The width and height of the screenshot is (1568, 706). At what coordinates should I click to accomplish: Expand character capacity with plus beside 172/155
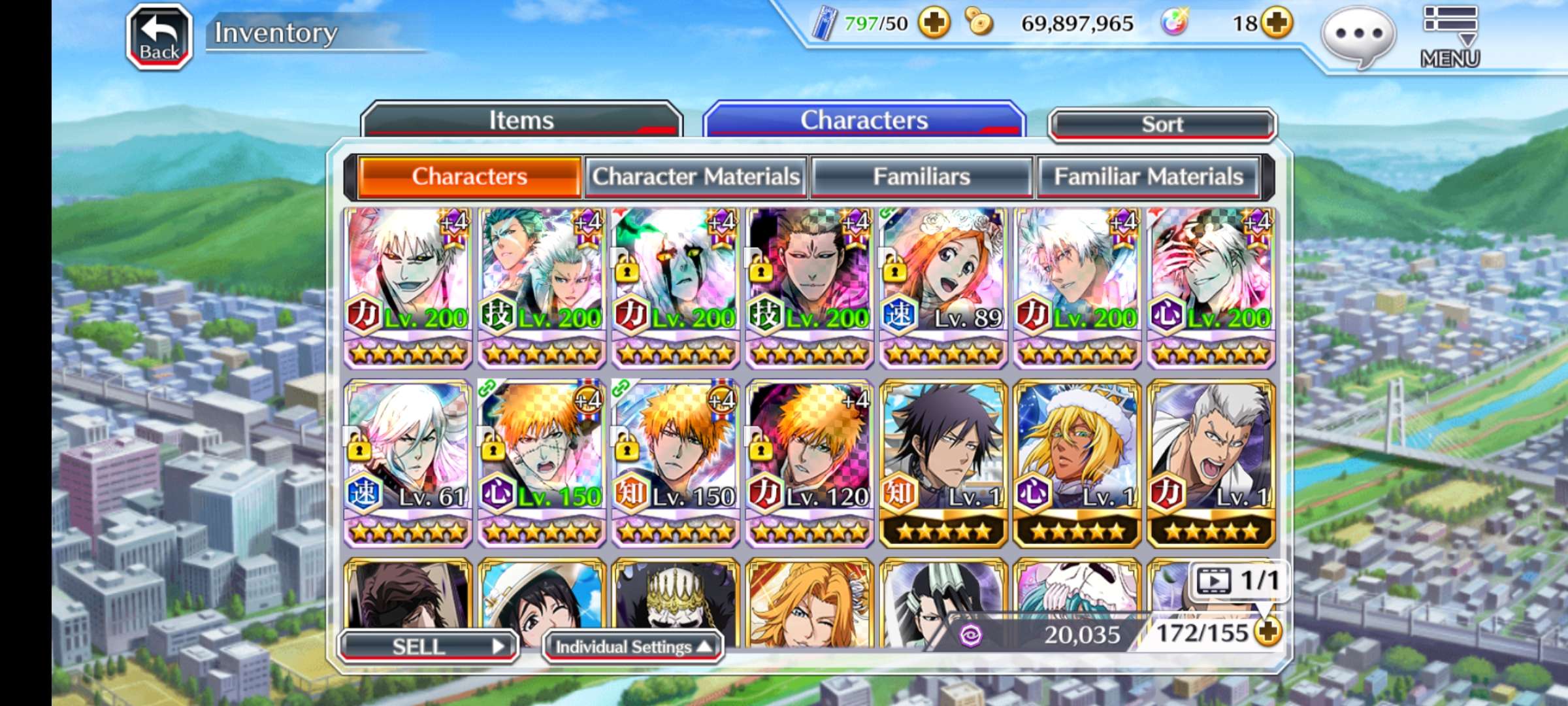1268,632
